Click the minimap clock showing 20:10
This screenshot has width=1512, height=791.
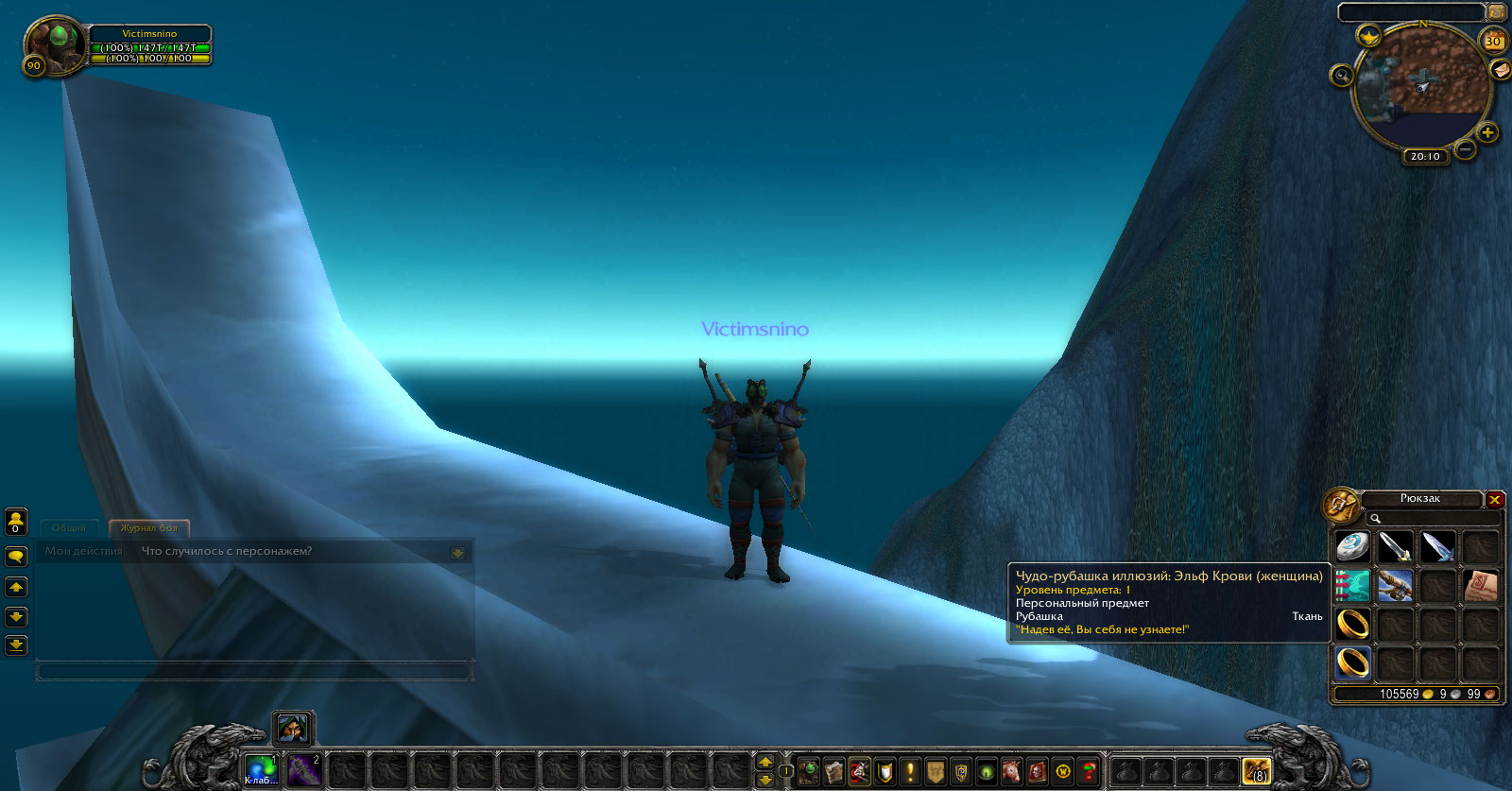(x=1425, y=157)
